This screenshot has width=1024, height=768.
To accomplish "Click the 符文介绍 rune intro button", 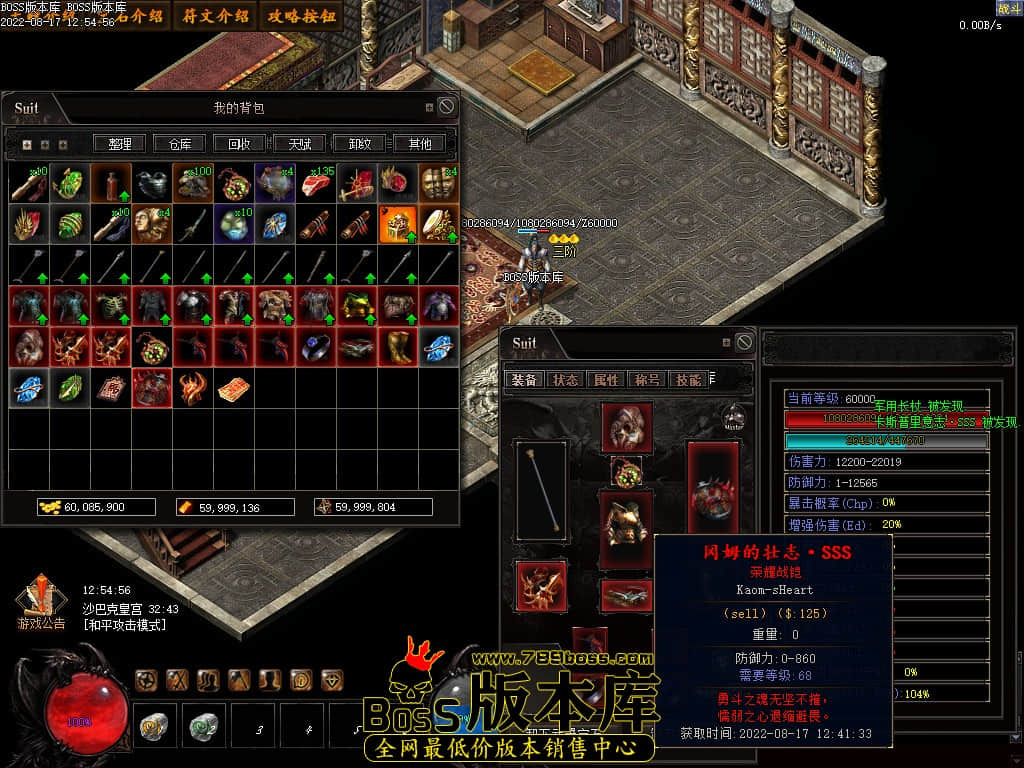I will click(216, 16).
